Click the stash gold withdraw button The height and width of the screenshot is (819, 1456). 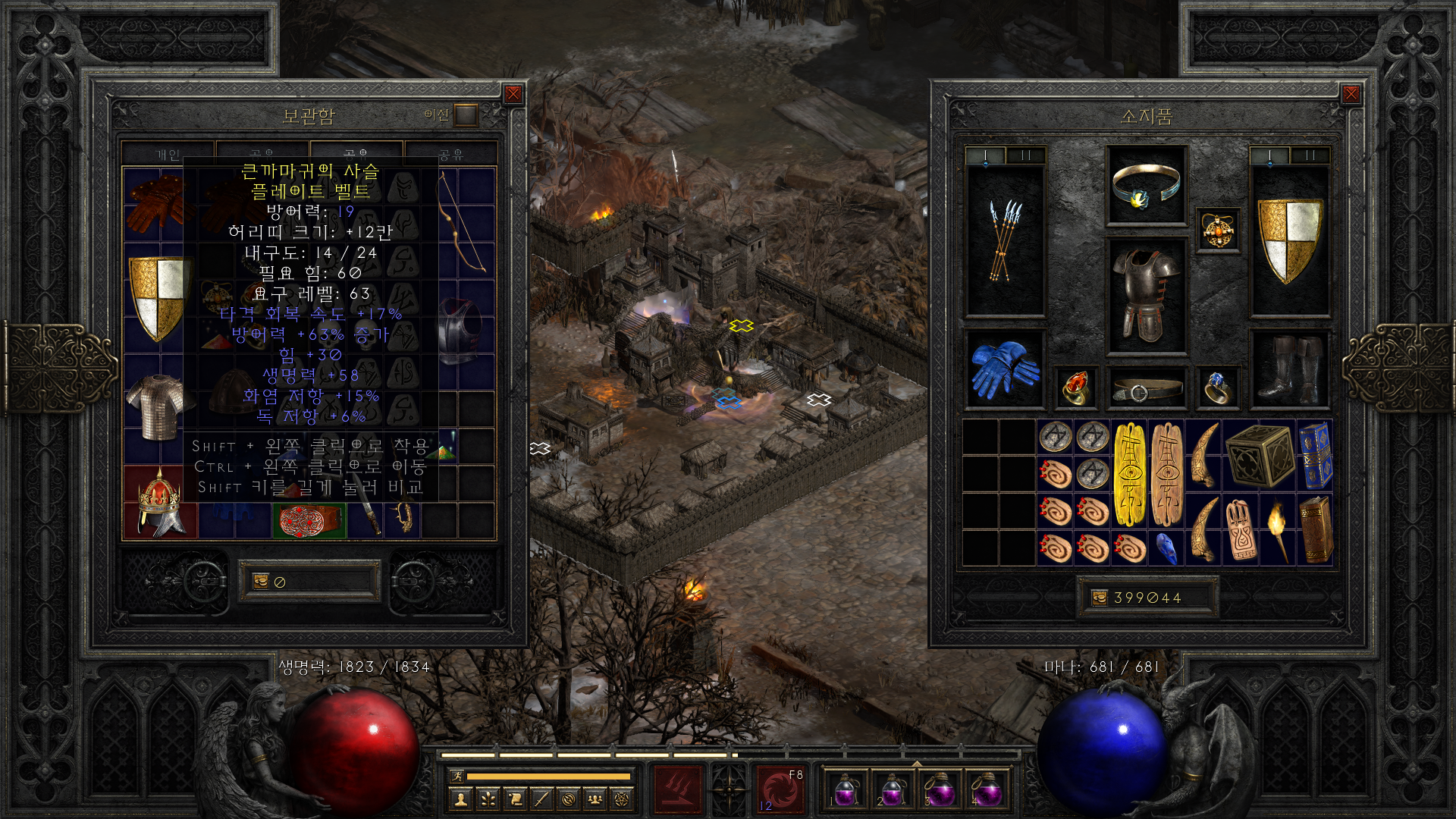[x=261, y=582]
